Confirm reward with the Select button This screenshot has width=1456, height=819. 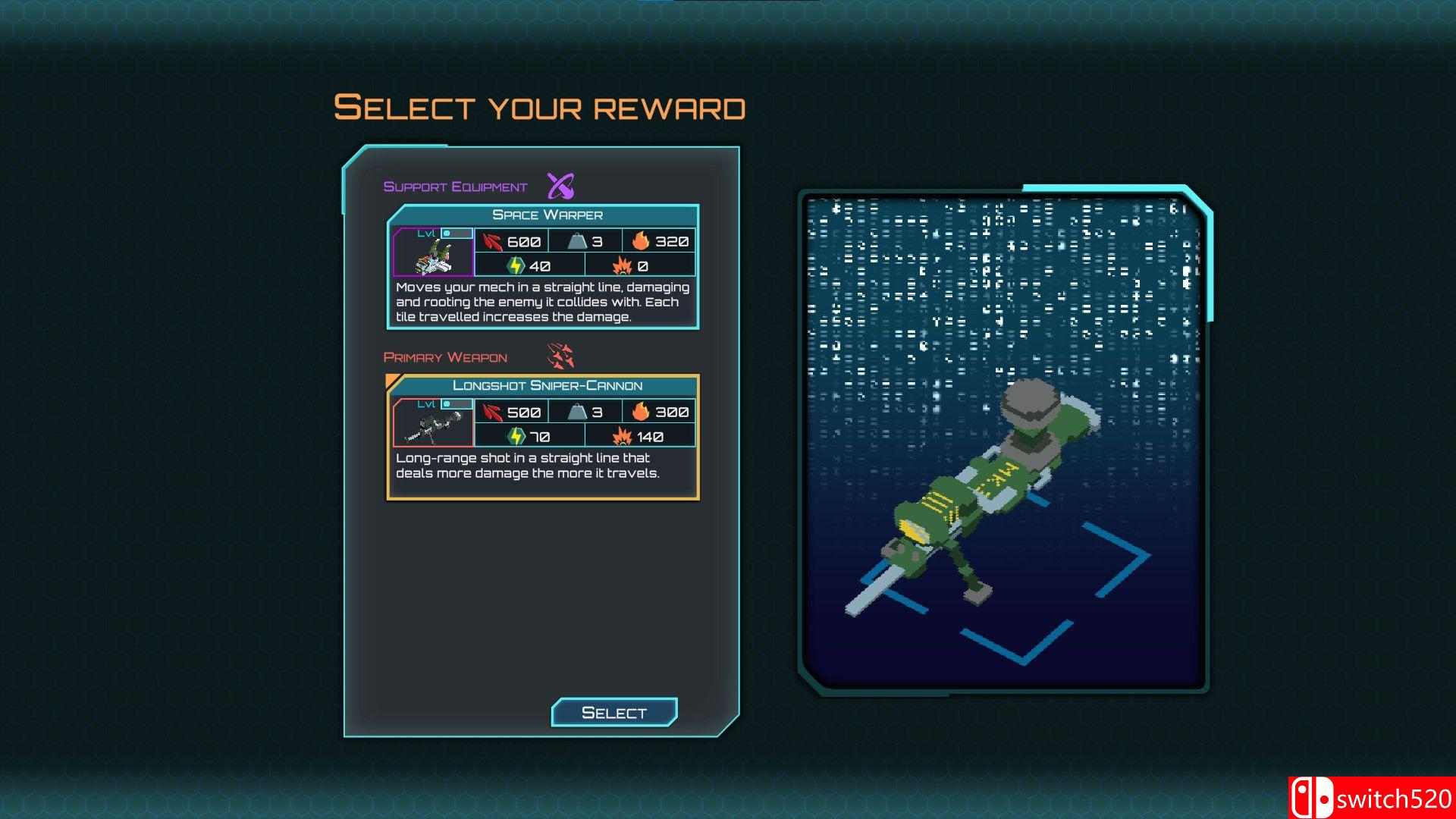[x=614, y=713]
